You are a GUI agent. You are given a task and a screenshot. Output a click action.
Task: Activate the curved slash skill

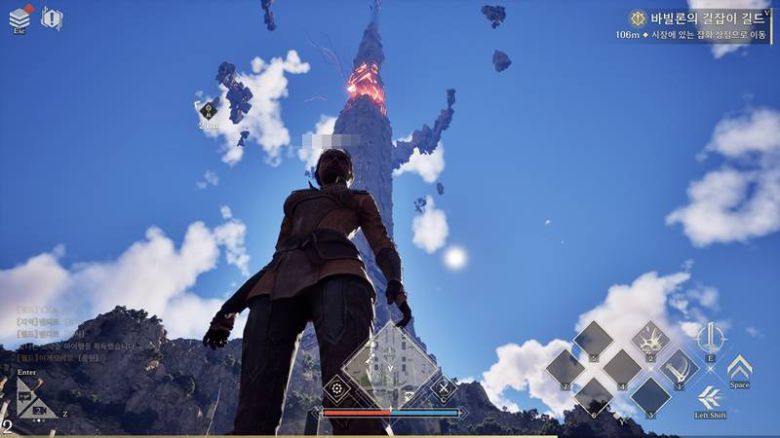(x=679, y=368)
